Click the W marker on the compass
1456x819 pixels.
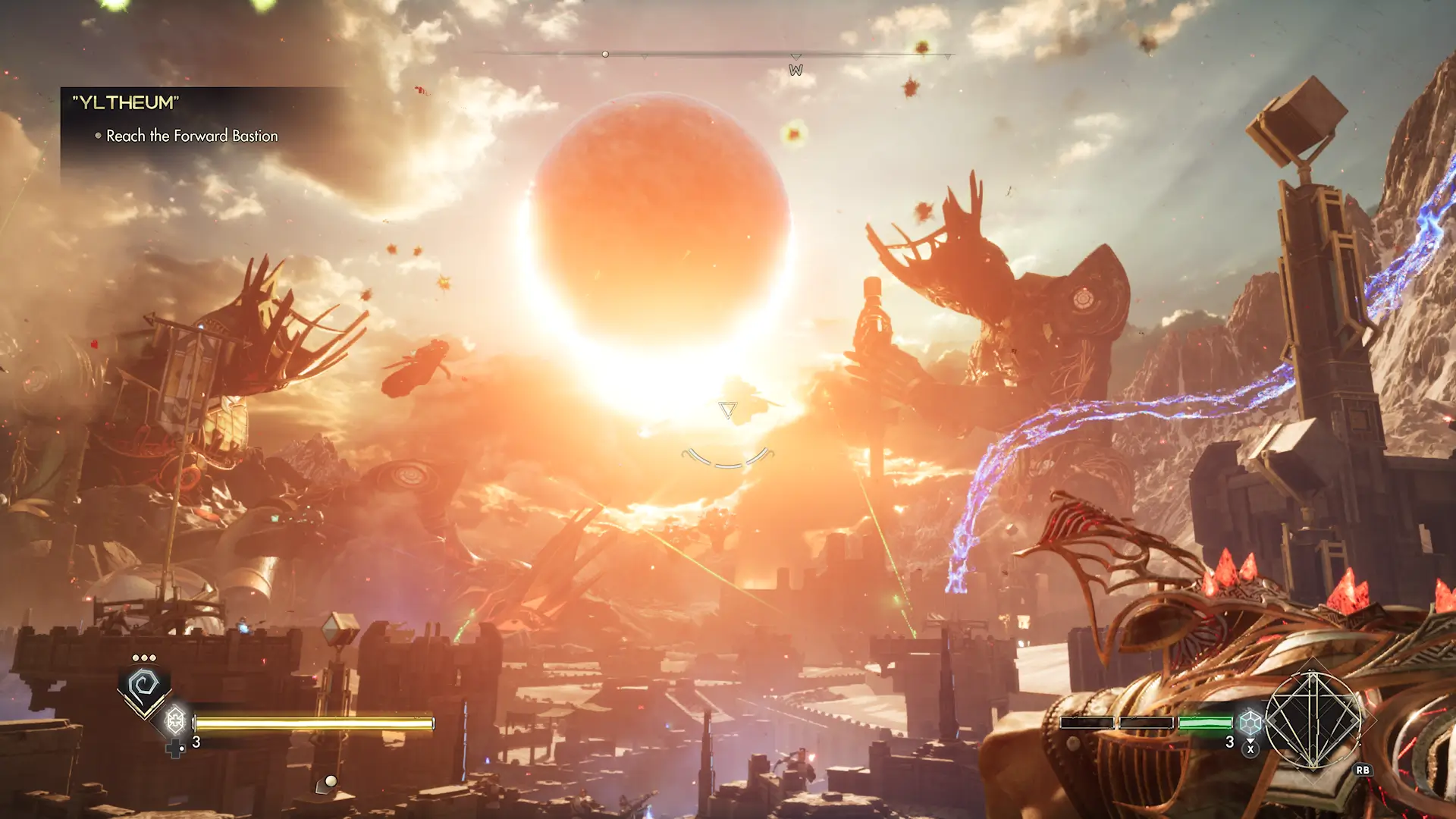click(x=795, y=70)
